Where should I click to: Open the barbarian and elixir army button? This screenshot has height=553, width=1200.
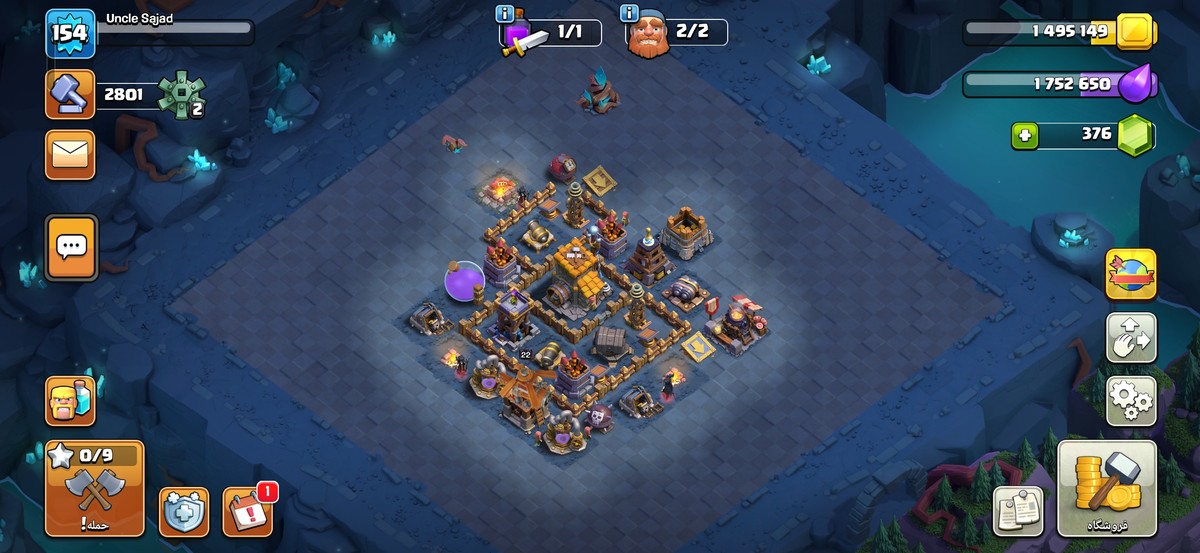pos(70,401)
